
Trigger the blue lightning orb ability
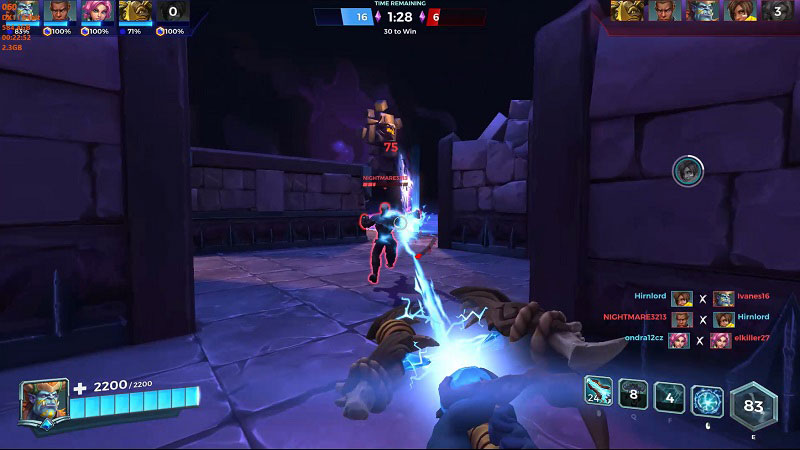[x=707, y=400]
